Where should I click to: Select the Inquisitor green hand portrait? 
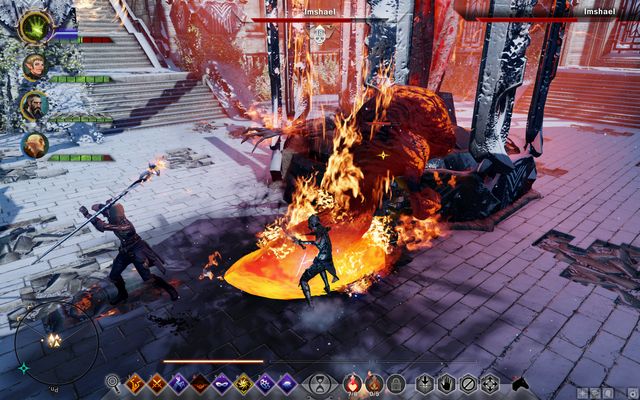point(36,27)
